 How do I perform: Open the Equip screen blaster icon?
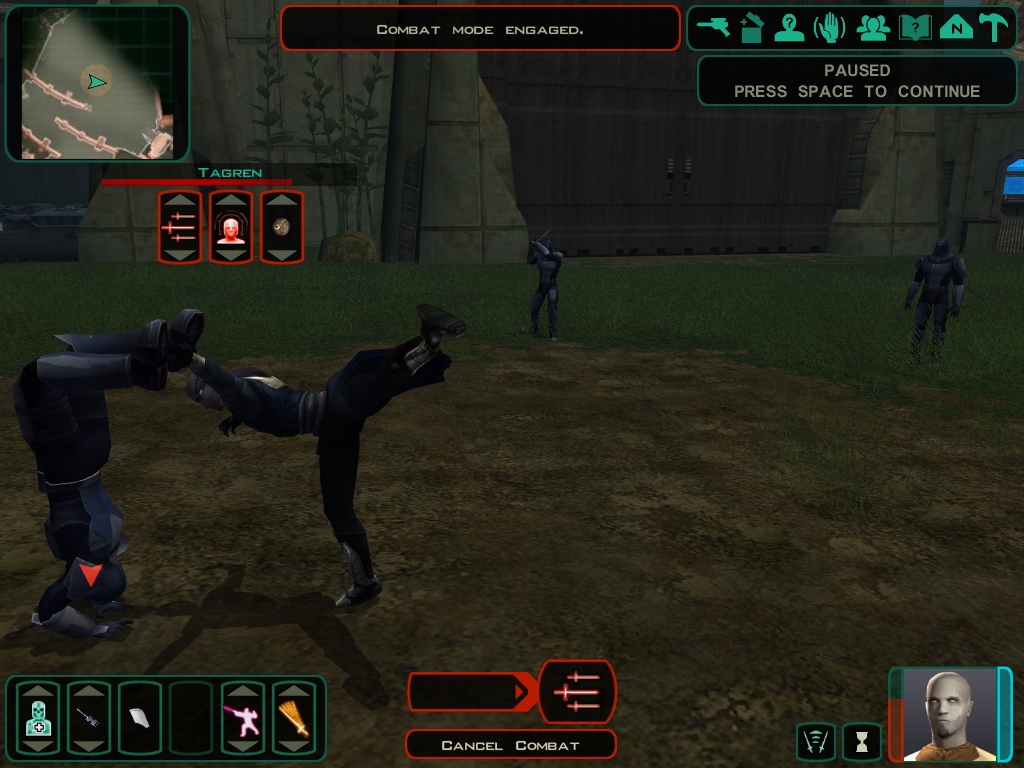pos(714,27)
